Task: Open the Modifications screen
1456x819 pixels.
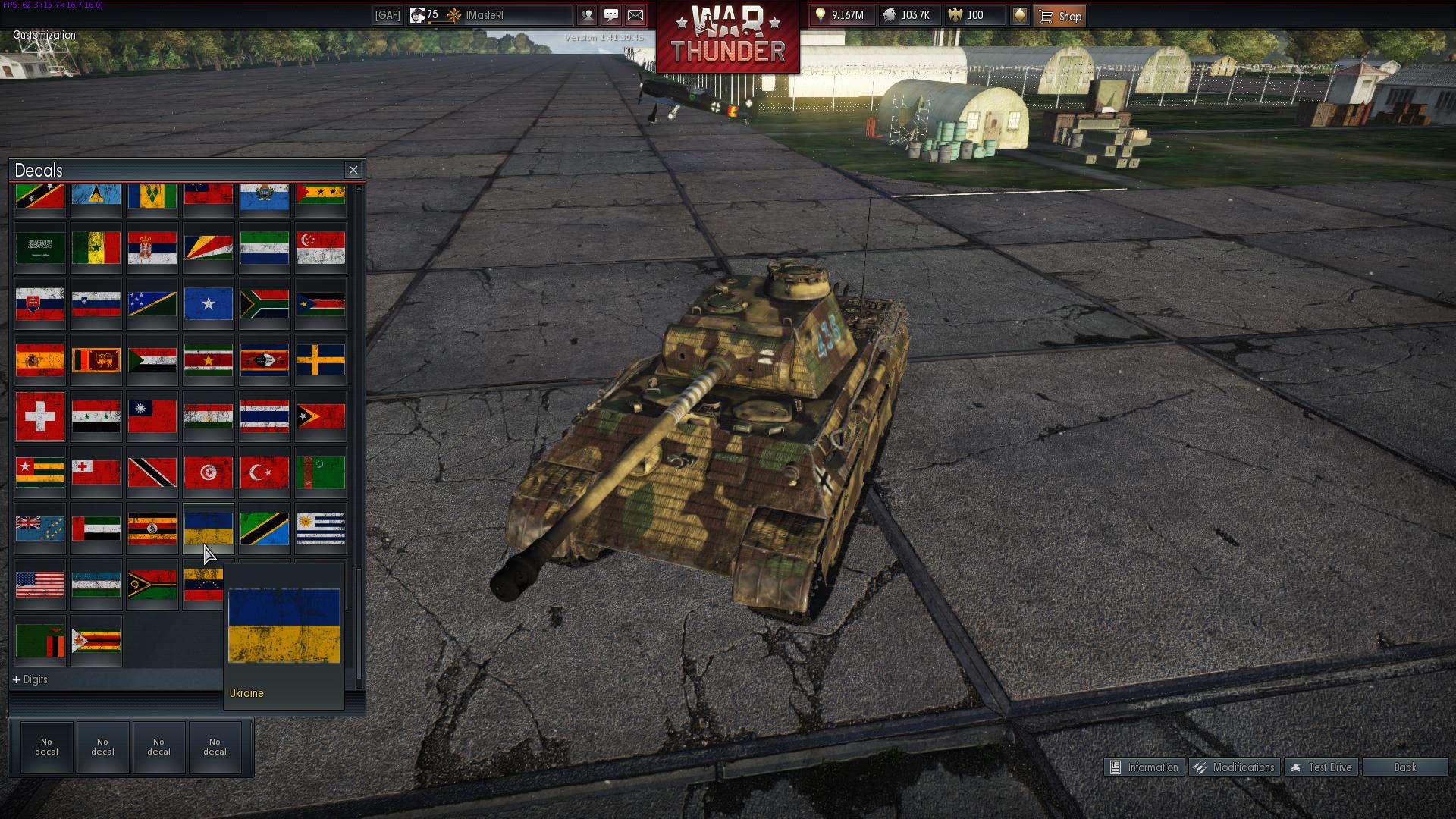Action: click(1235, 767)
